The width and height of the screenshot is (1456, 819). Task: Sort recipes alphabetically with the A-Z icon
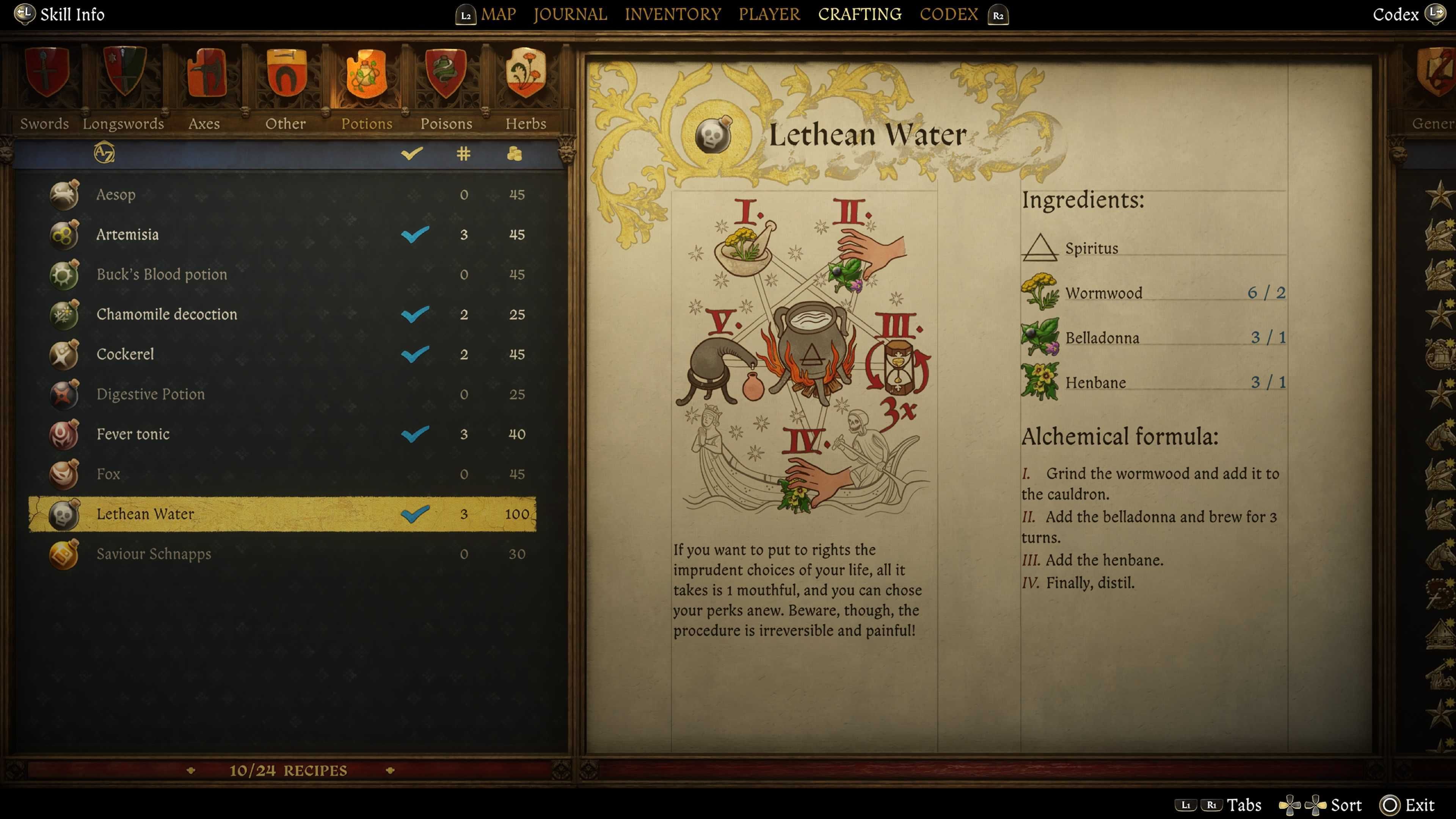(x=105, y=153)
